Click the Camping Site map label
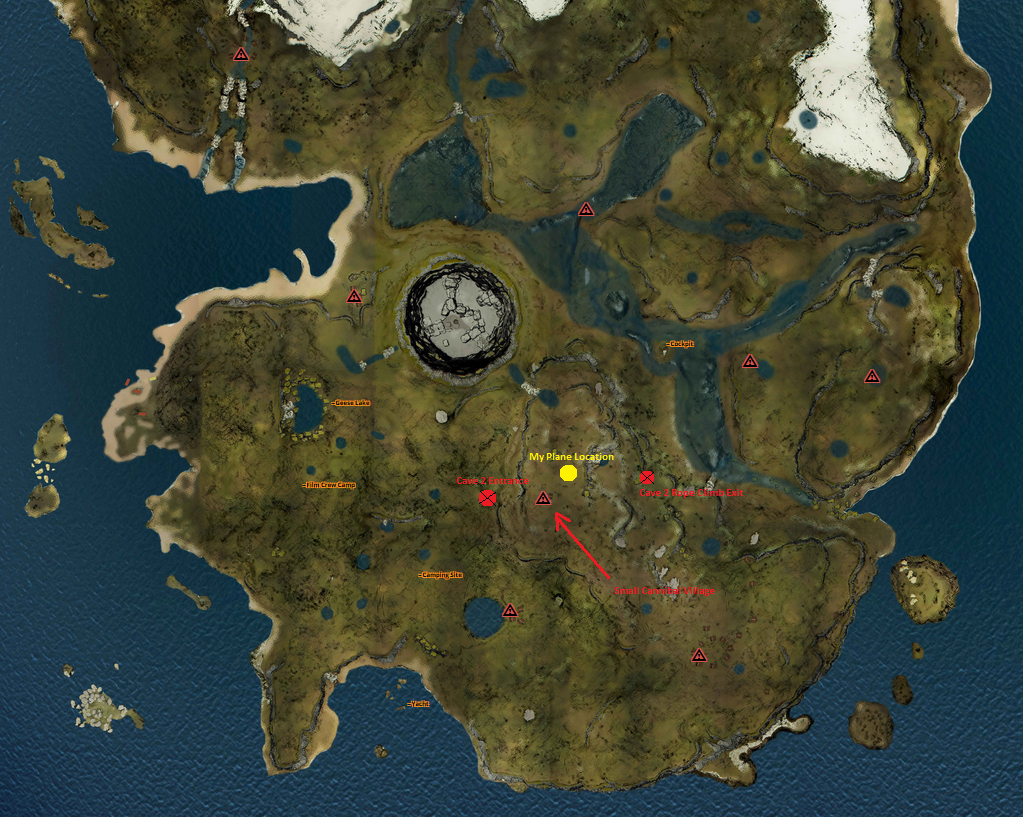The width and height of the screenshot is (1023, 817). click(x=441, y=575)
